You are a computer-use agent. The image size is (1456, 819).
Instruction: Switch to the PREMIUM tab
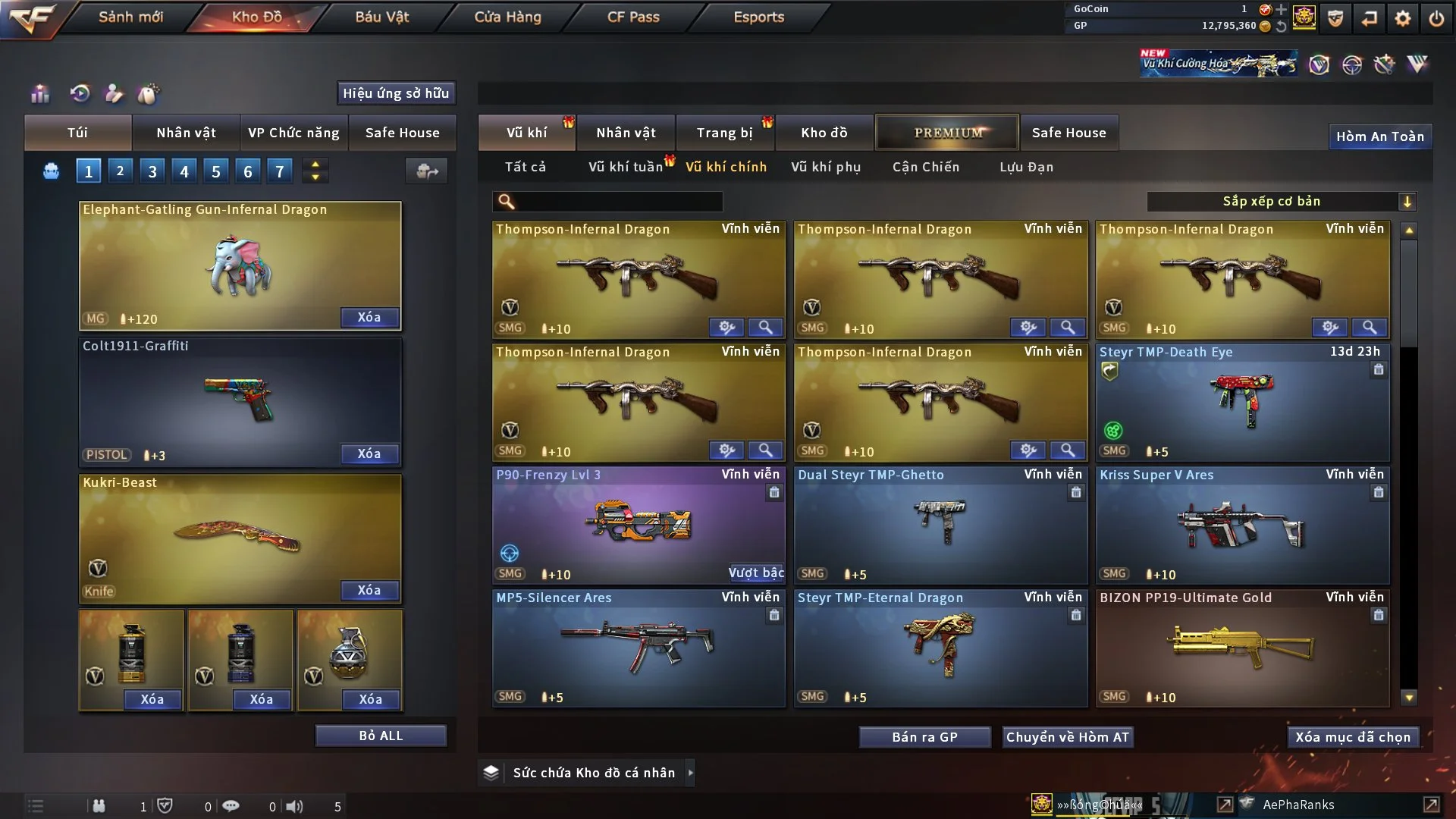[947, 133]
